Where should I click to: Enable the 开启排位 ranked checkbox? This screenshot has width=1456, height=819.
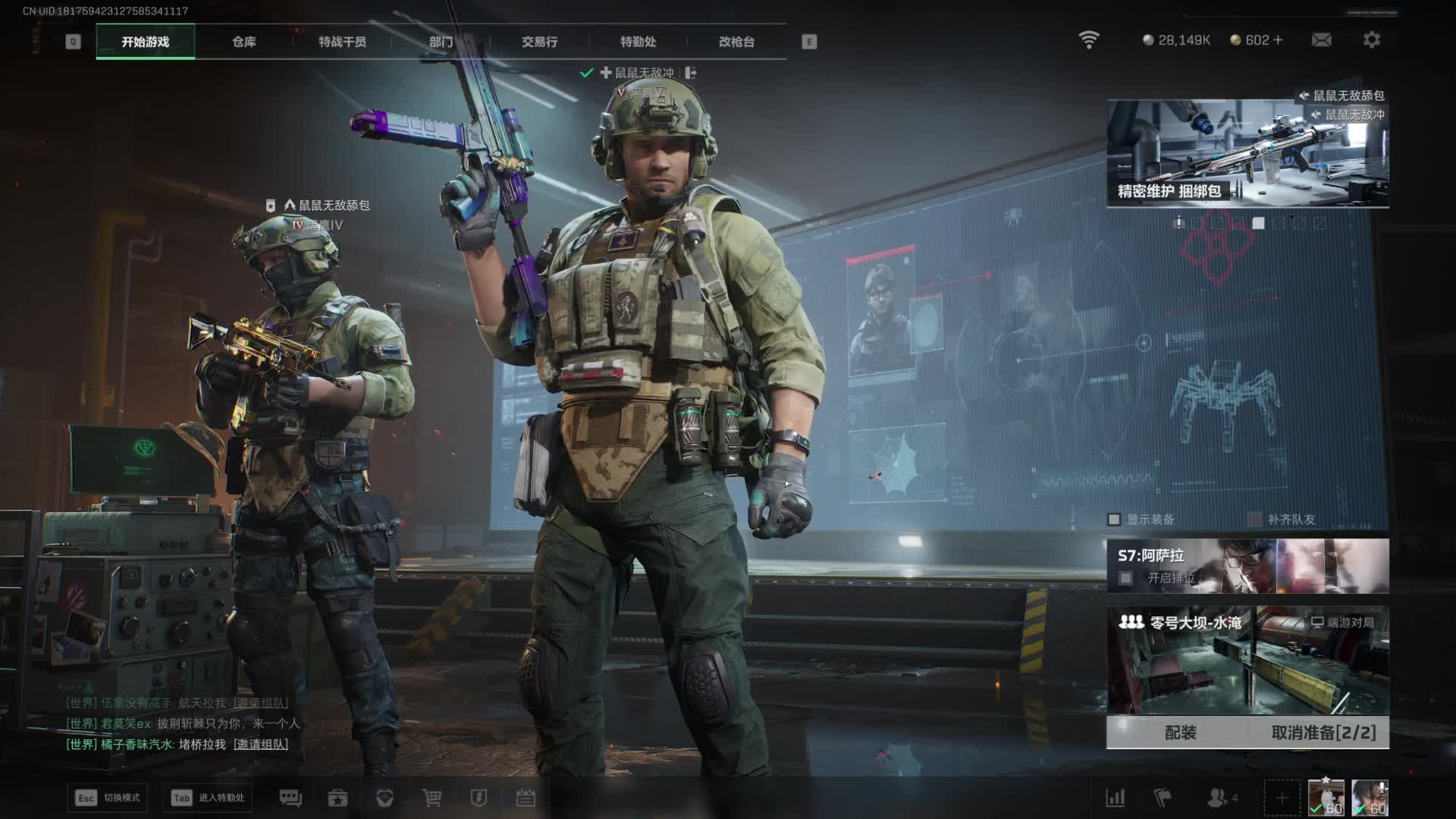(x=1126, y=579)
